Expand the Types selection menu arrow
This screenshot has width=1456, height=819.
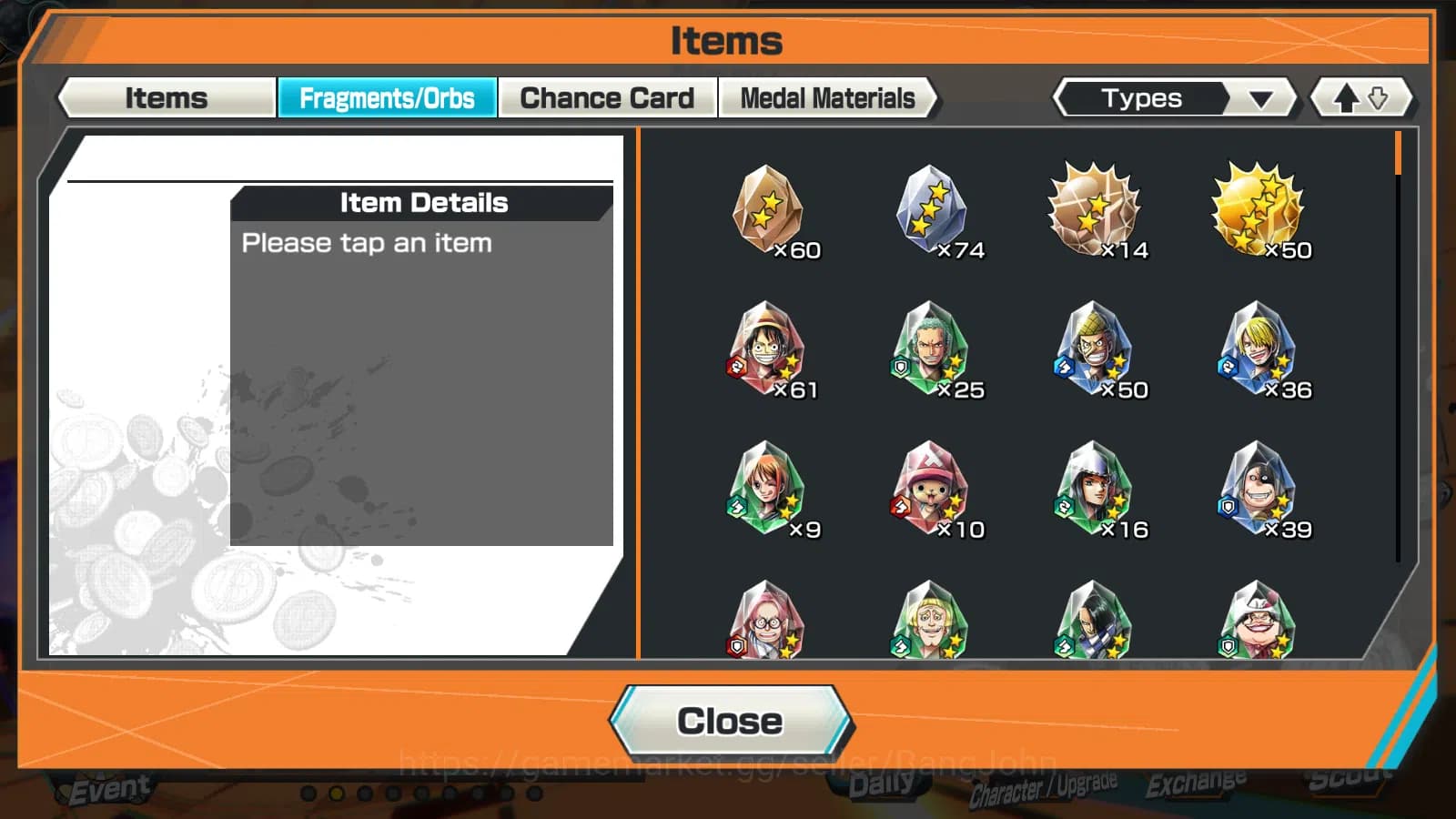coord(1260,97)
